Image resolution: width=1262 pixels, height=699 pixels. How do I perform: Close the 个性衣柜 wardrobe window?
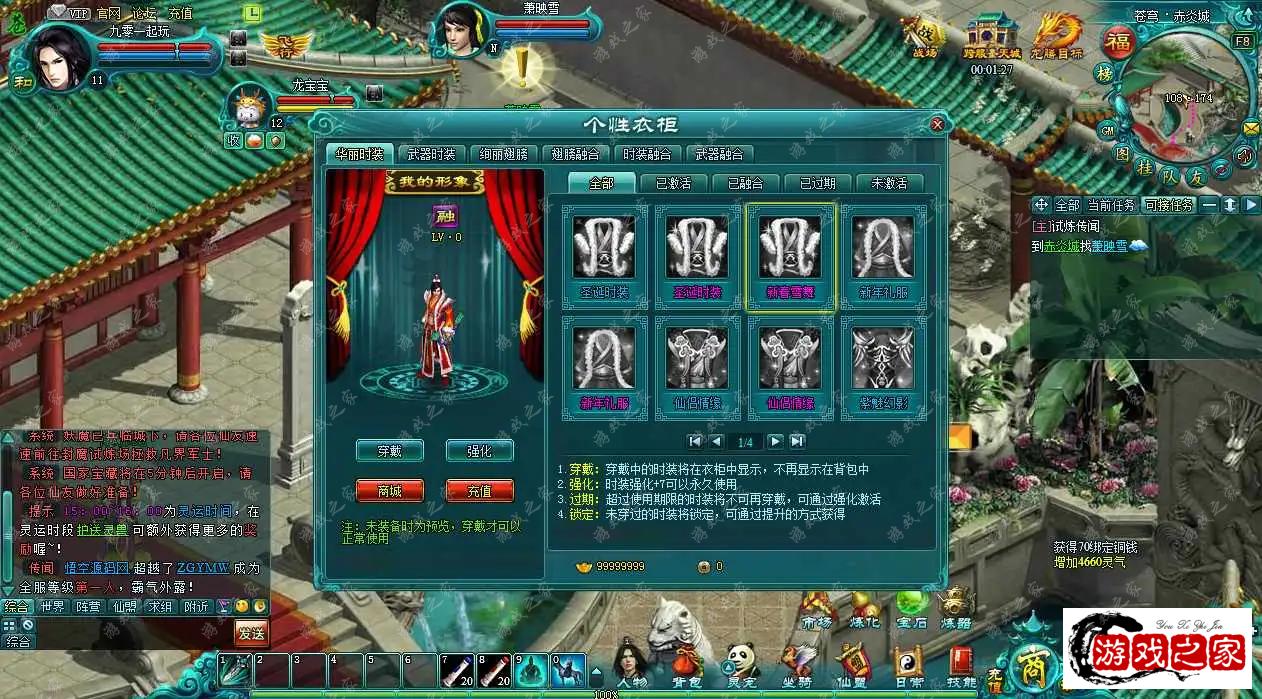pyautogui.click(x=937, y=125)
